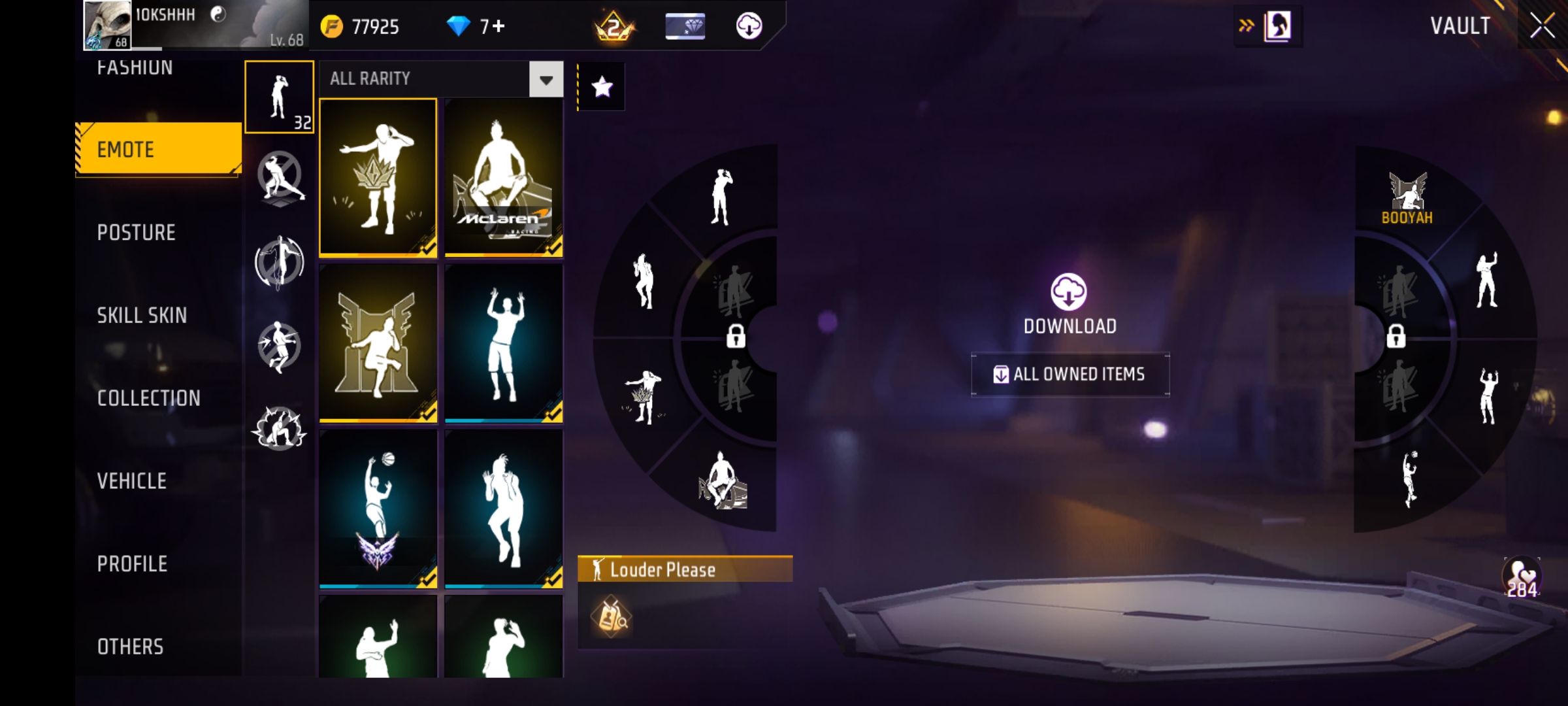This screenshot has height=706, width=1568.
Task: Click the cloud download icon in top bar
Action: point(750,27)
